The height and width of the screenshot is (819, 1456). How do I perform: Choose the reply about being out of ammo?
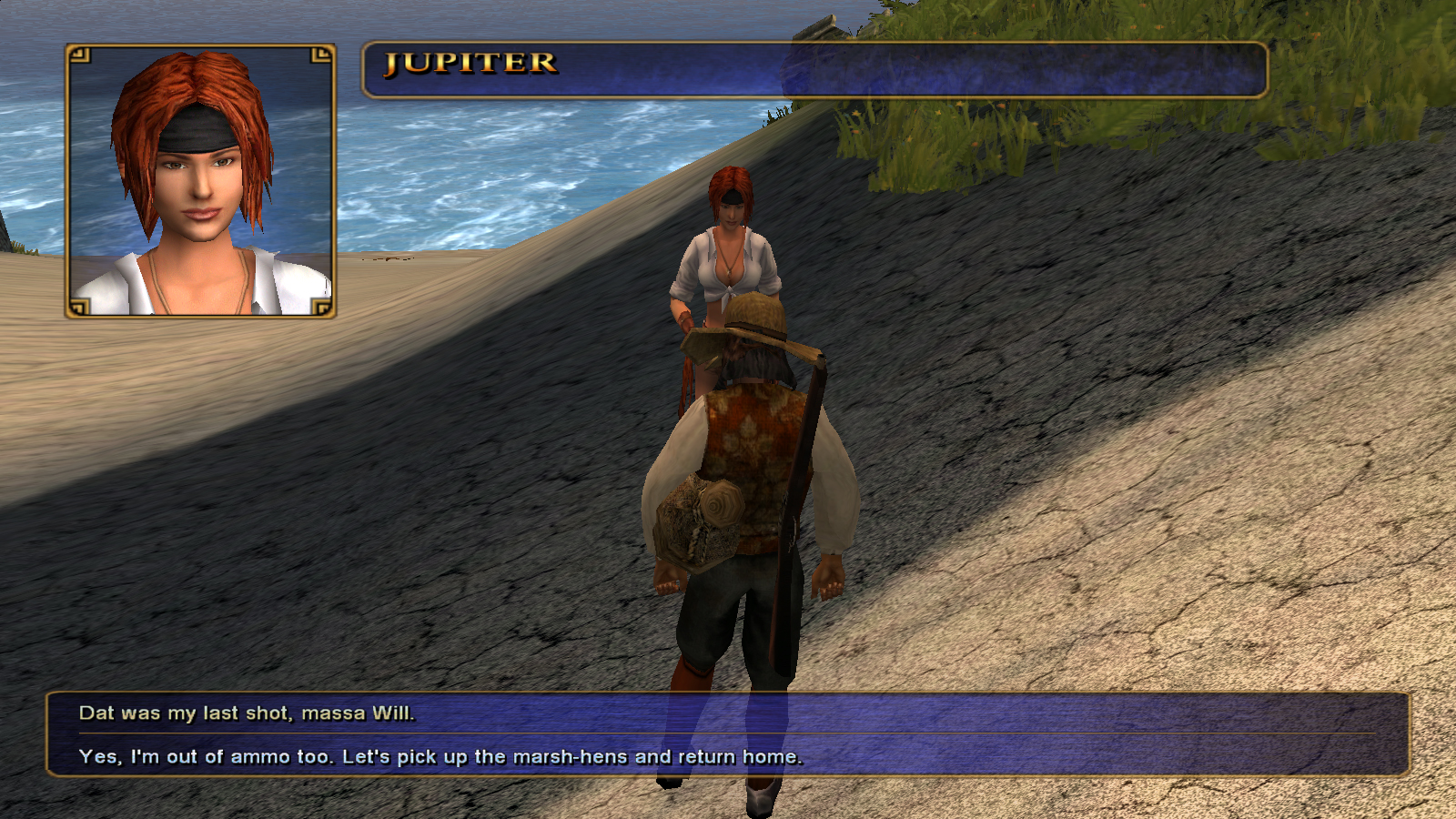[x=440, y=757]
